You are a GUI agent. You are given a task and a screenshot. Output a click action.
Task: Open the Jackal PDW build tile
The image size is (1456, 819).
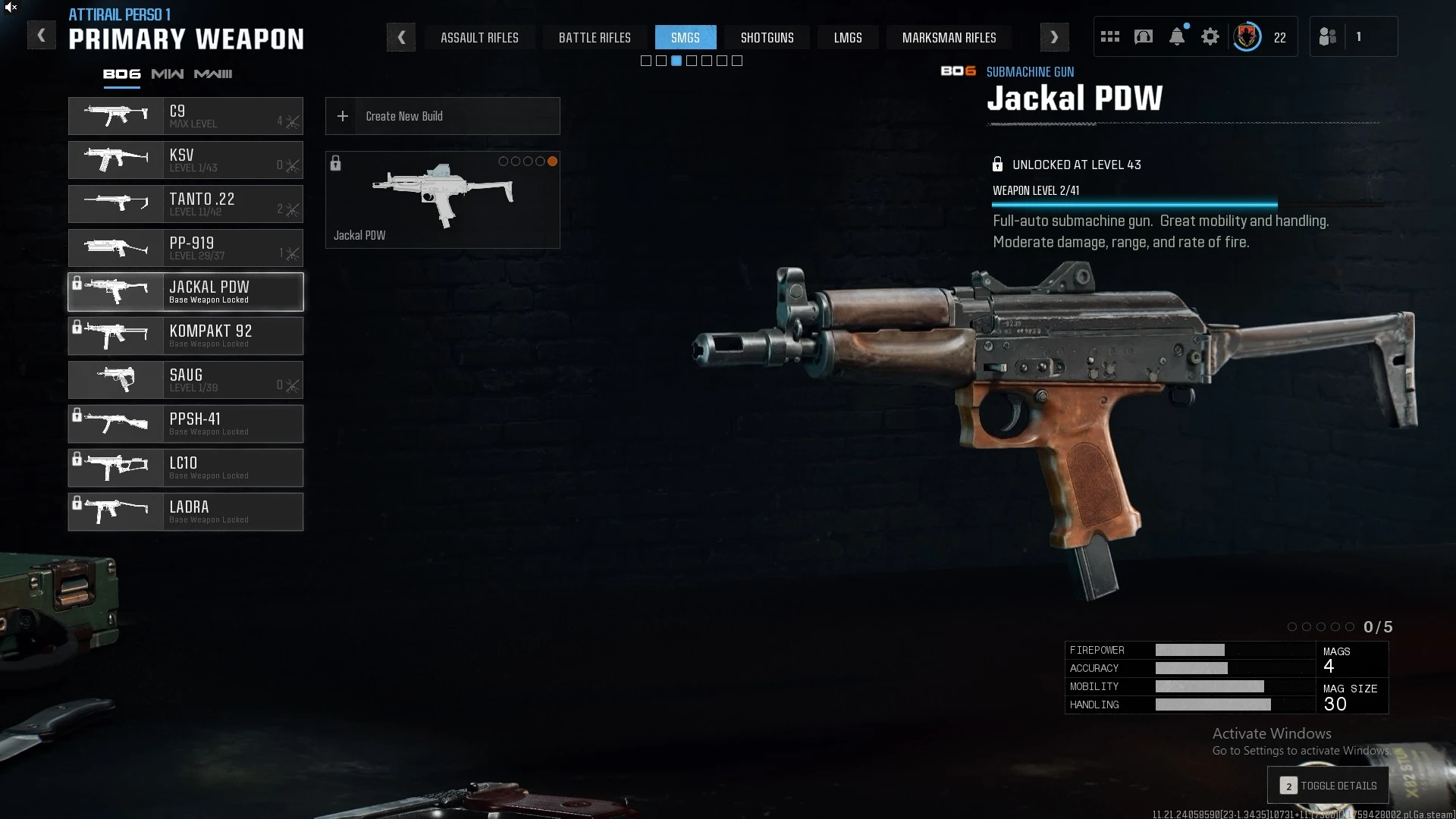[x=442, y=200]
